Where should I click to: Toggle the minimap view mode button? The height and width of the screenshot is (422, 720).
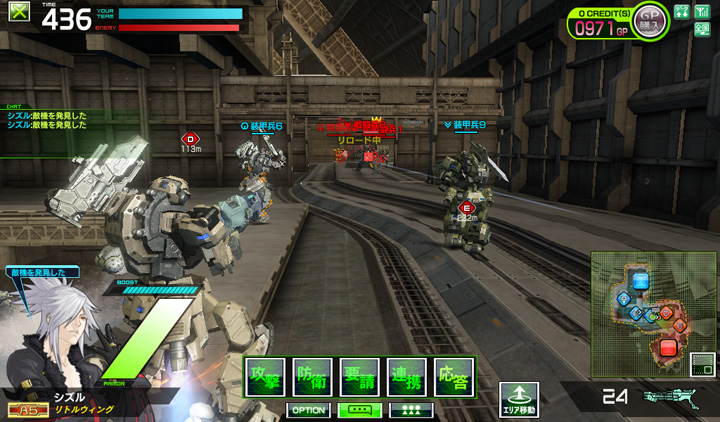(703, 365)
